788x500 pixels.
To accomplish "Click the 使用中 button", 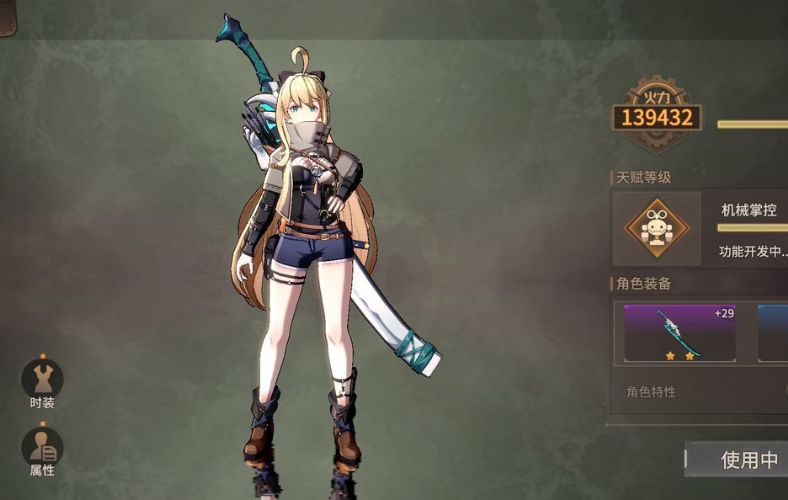I will tap(738, 459).
